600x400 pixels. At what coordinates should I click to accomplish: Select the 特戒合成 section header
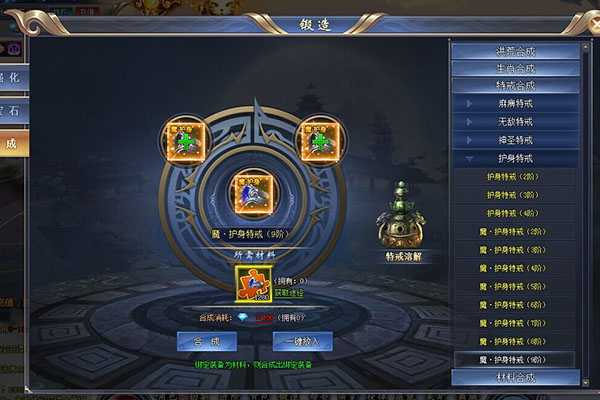coord(515,86)
